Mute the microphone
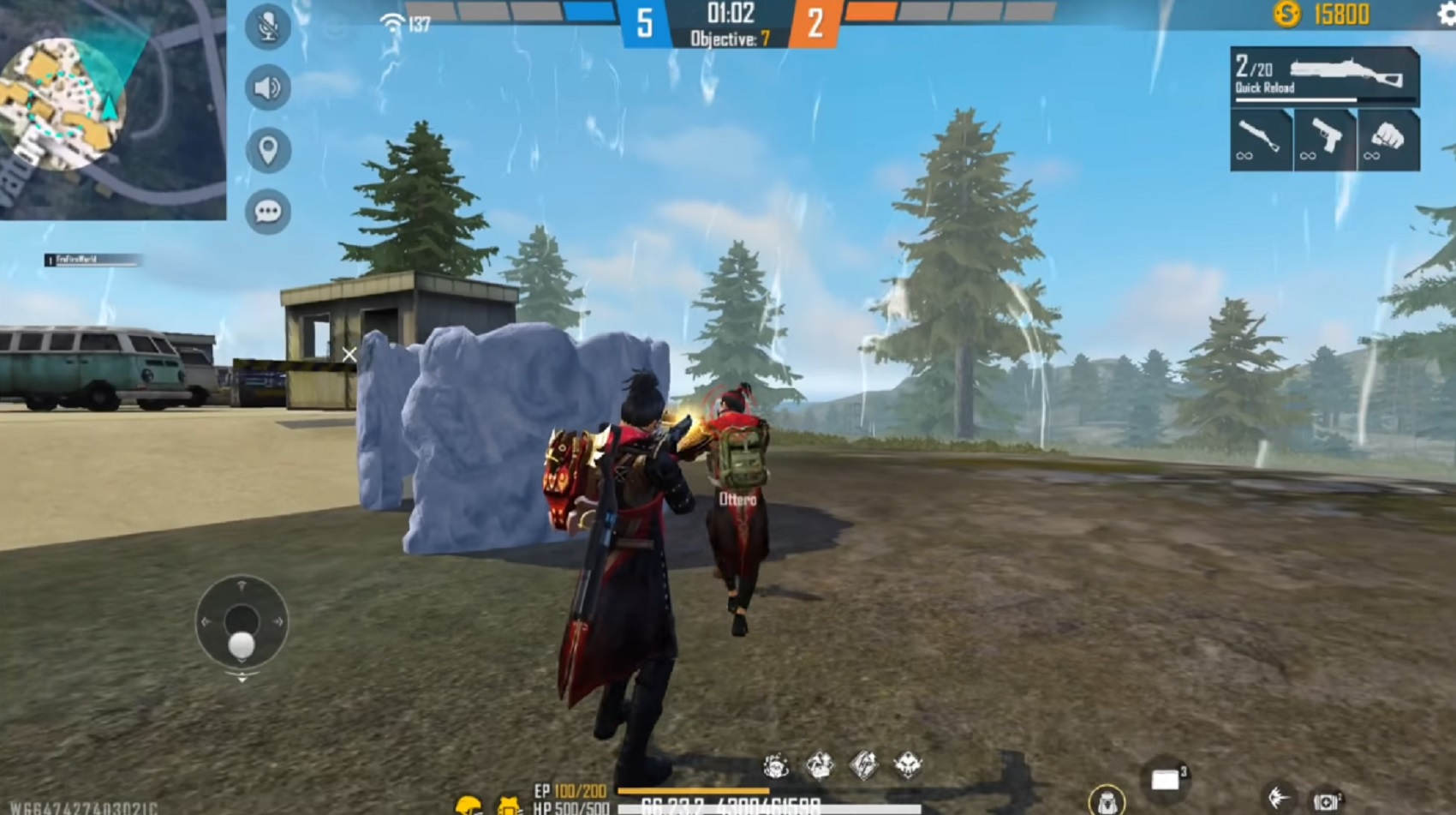 266,26
